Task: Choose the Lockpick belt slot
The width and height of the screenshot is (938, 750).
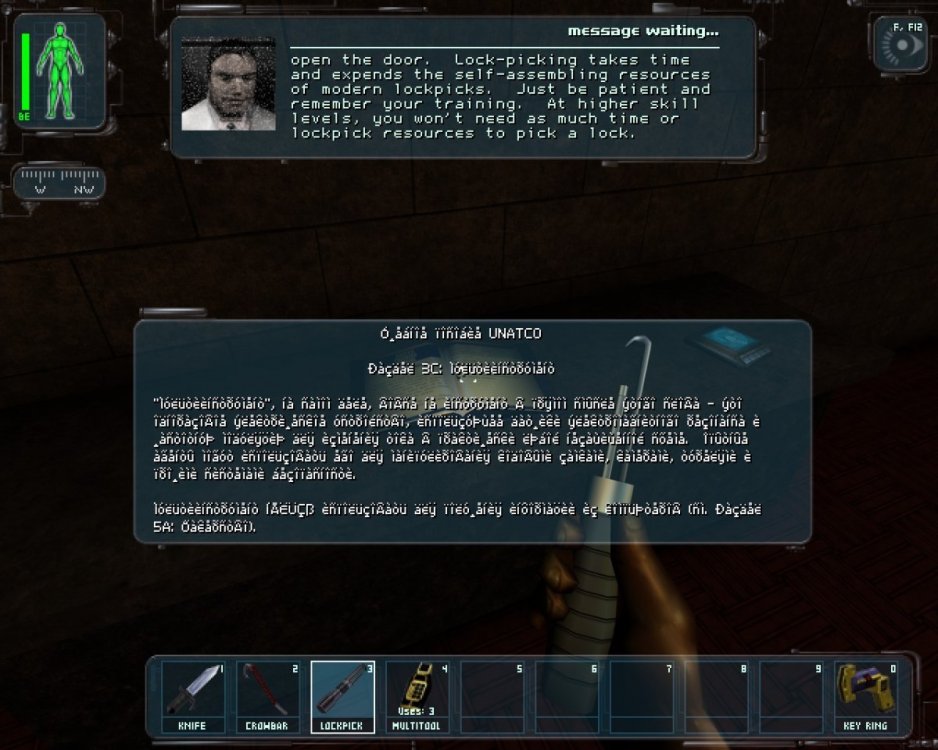Action: coord(343,696)
